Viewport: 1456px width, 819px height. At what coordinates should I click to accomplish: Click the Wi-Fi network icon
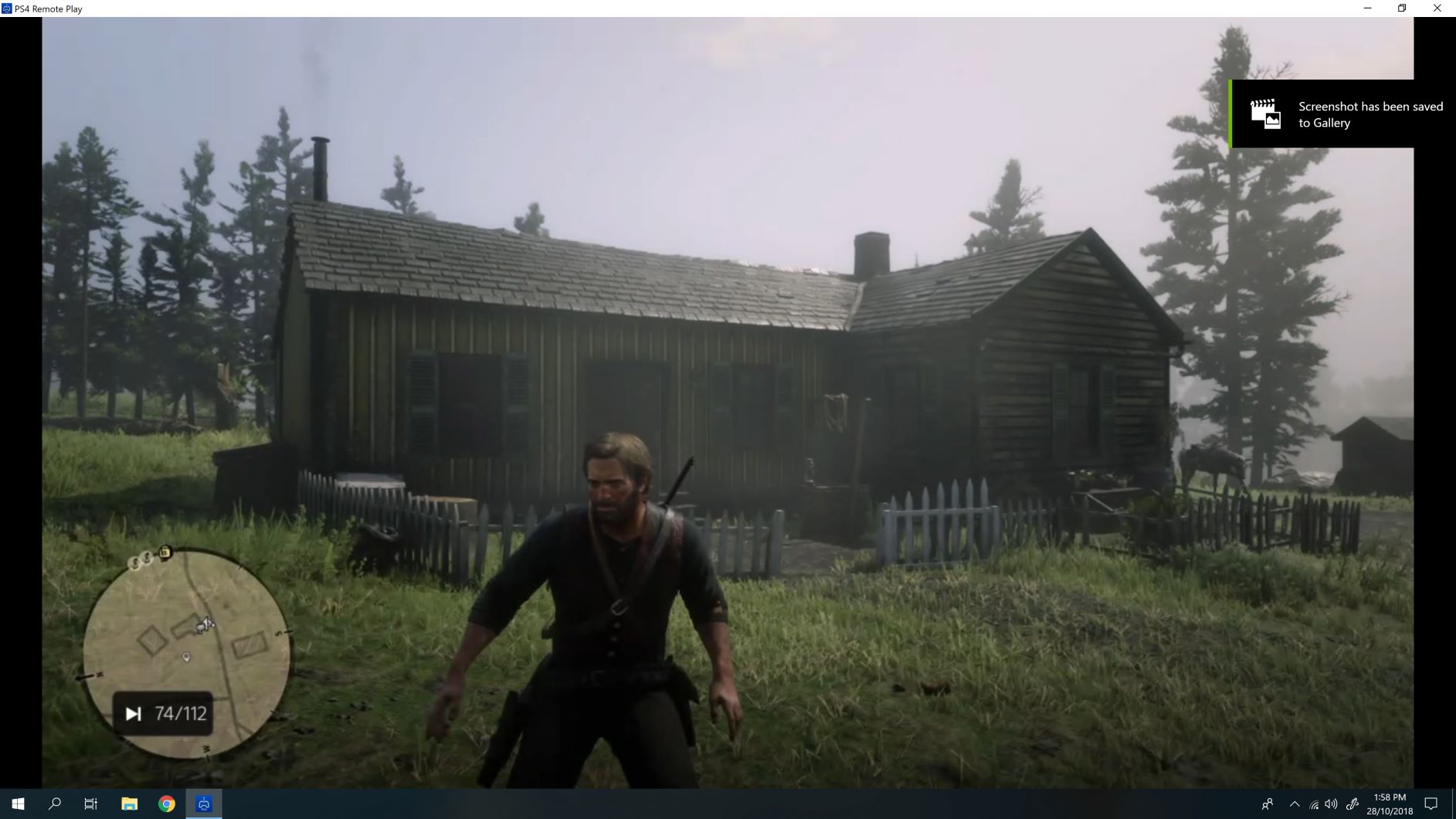point(1313,804)
